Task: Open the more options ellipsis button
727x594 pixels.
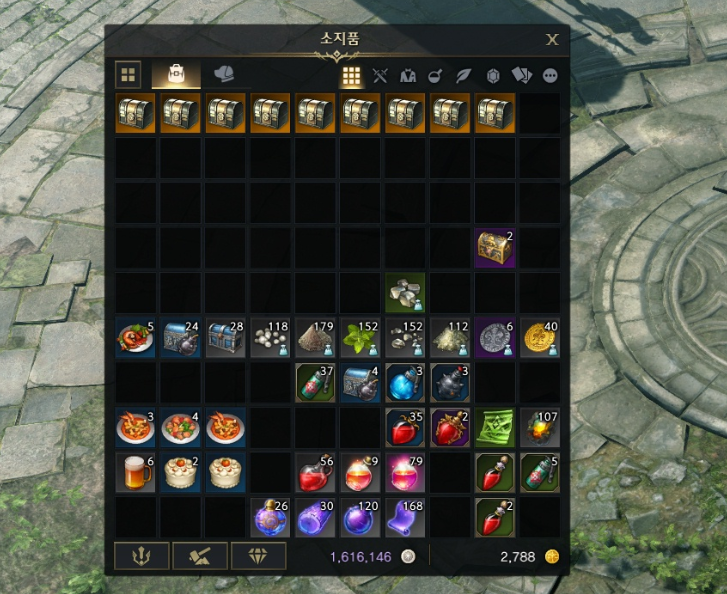Action: [x=549, y=75]
